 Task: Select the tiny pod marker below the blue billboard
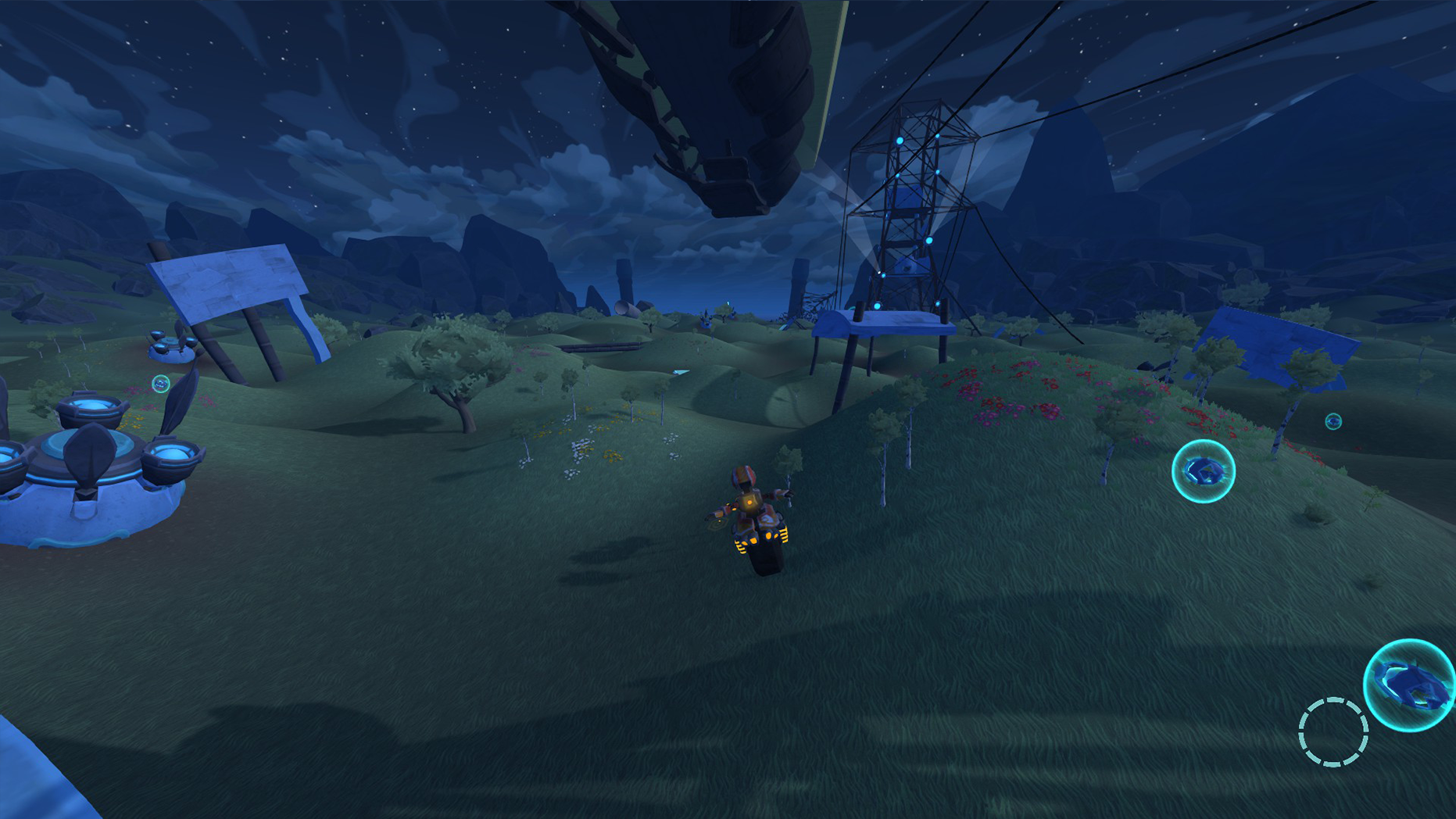click(x=1333, y=421)
